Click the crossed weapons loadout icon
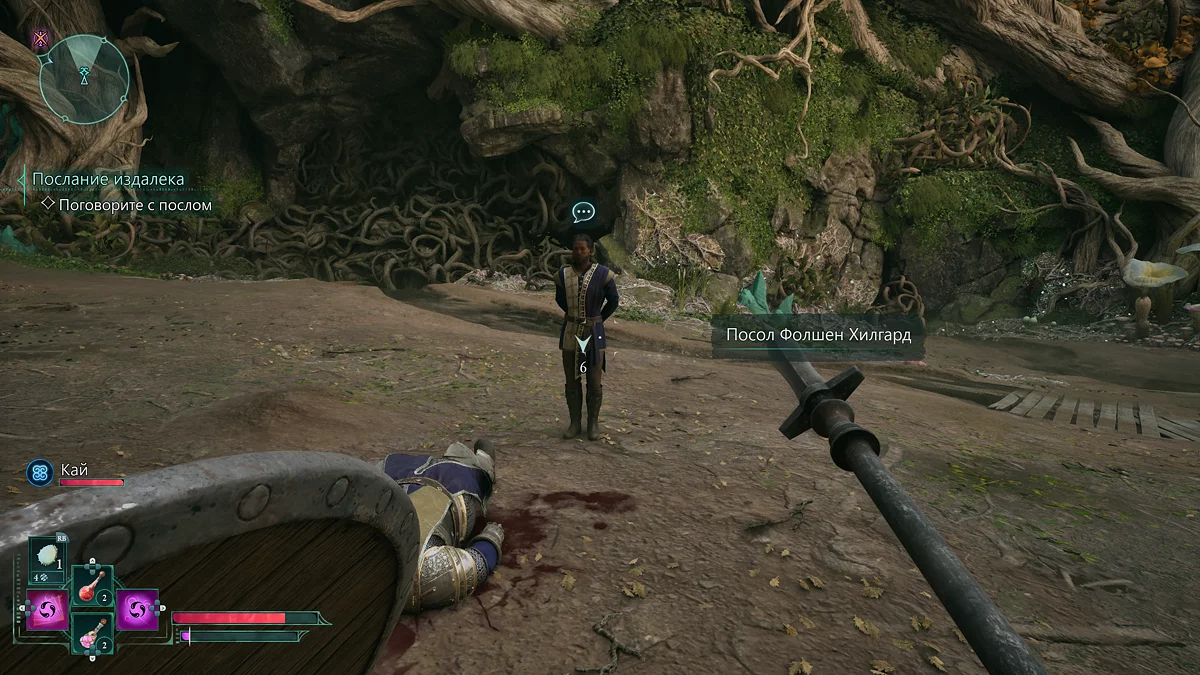1200x675 pixels. coord(41,39)
